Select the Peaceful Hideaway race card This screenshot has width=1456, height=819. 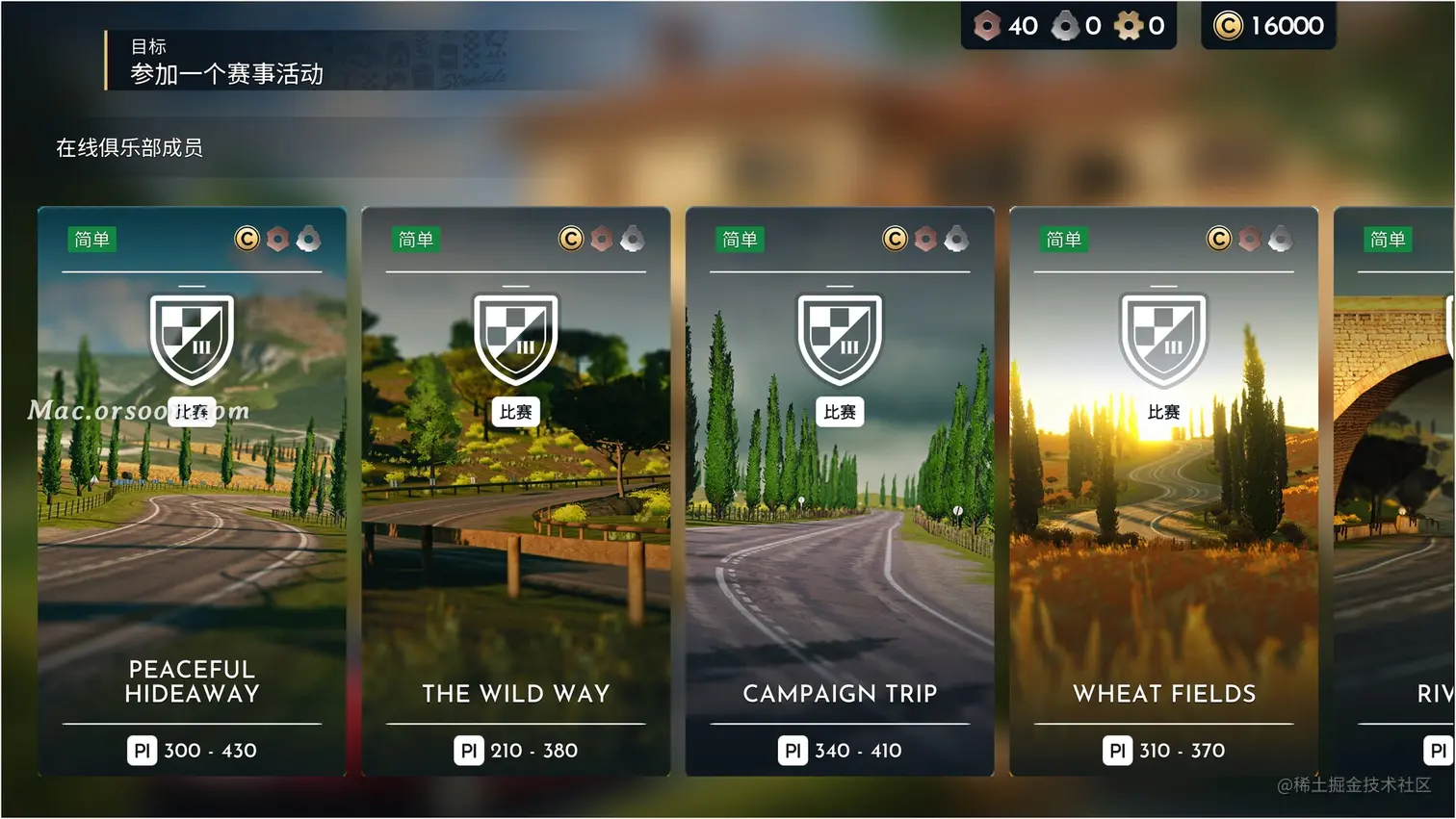[x=192, y=491]
